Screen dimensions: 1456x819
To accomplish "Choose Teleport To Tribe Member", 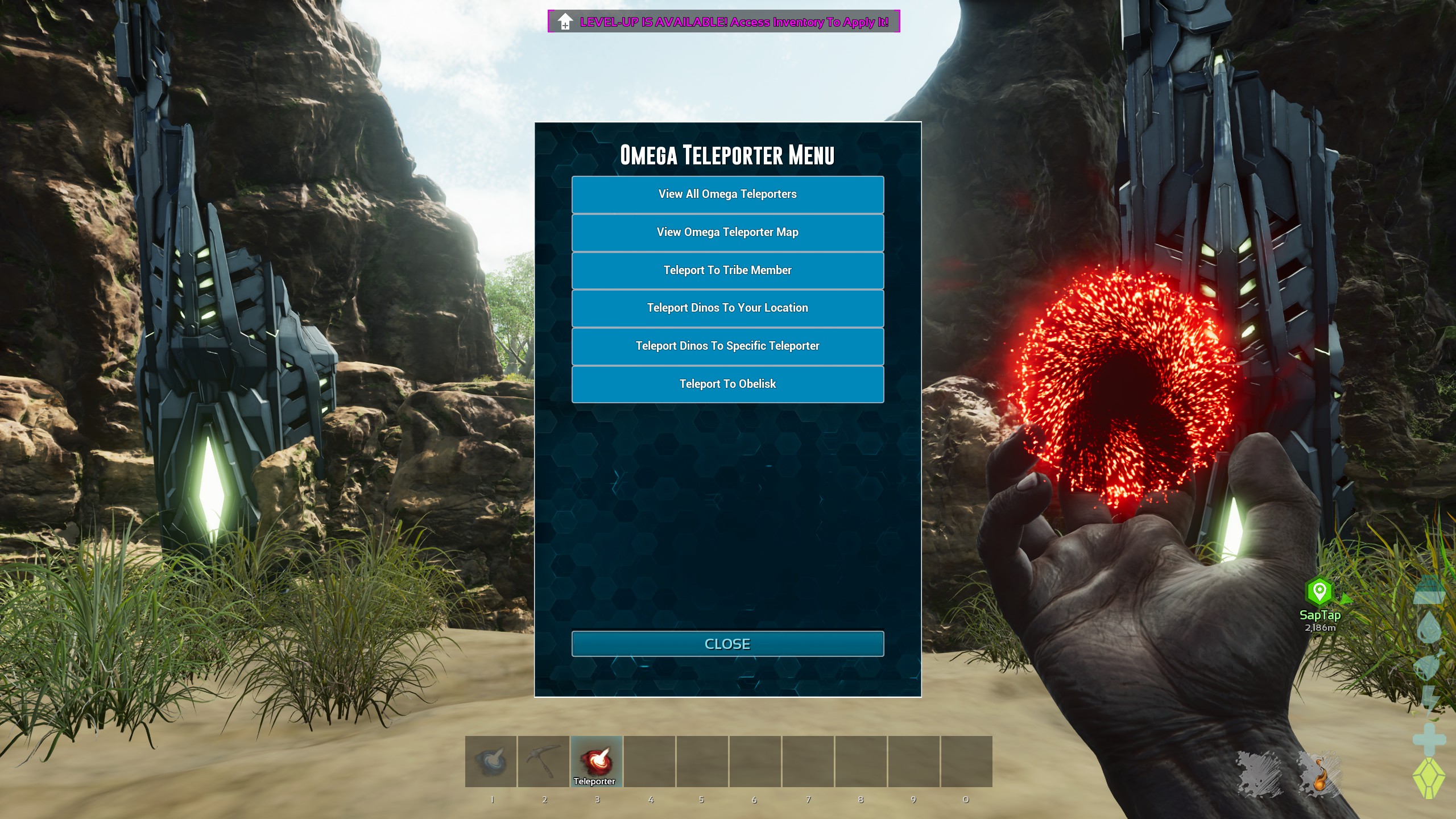I will 727,271.
